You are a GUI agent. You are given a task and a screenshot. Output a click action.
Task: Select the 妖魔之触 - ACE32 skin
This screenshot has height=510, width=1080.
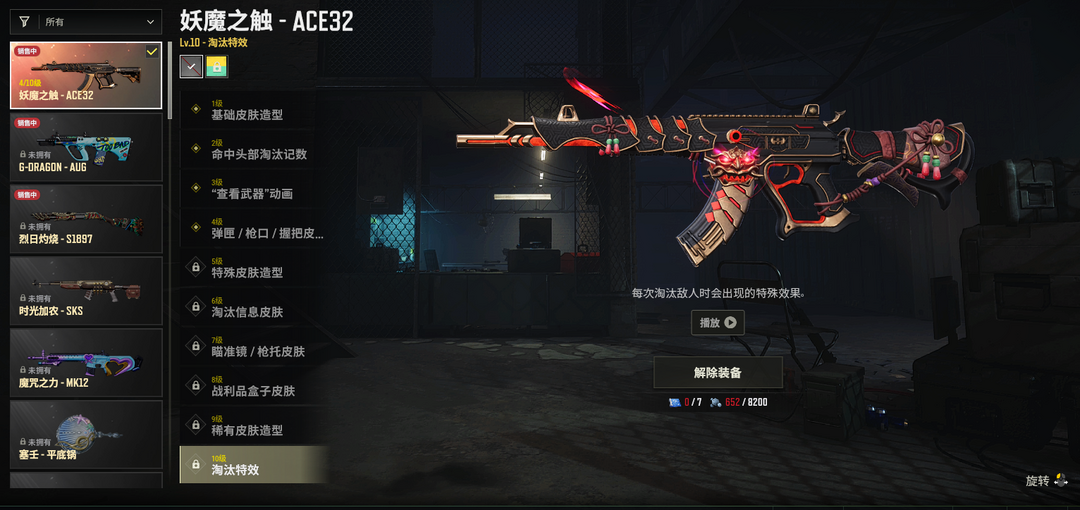[x=86, y=75]
